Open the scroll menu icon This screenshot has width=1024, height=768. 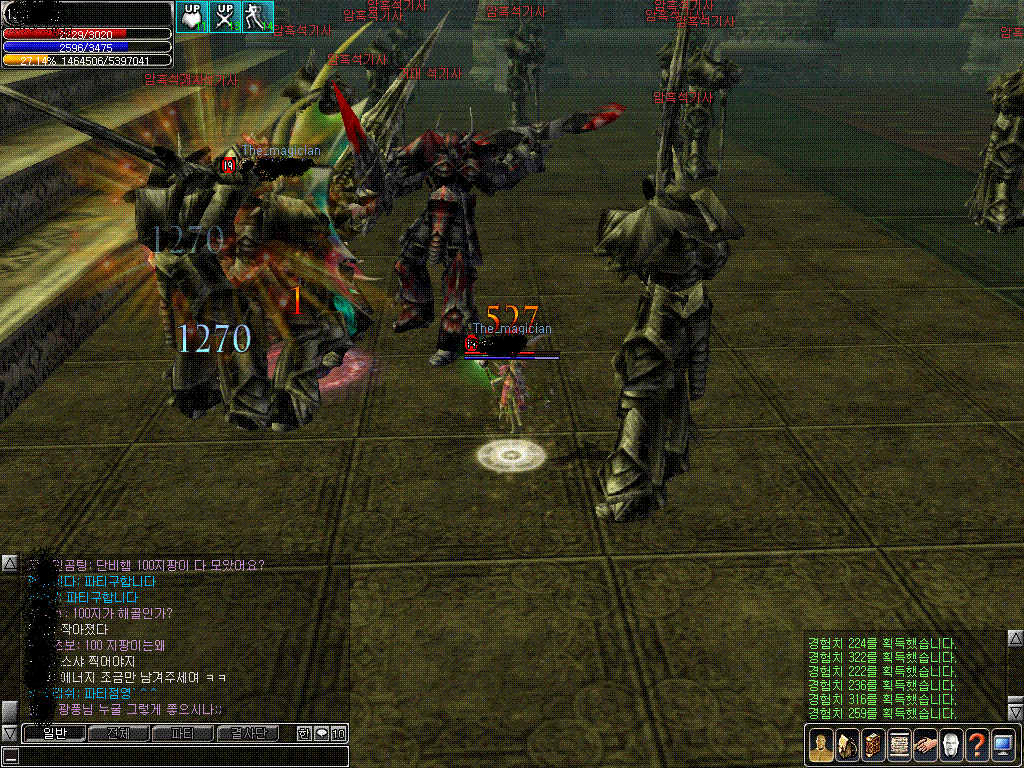[x=899, y=745]
